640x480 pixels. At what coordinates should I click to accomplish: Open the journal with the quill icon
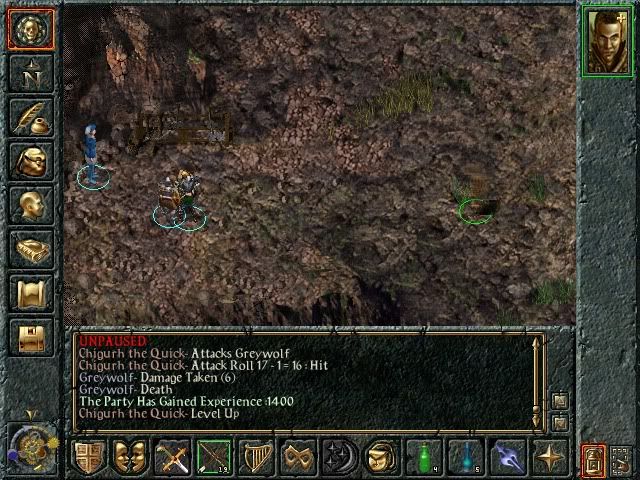point(29,117)
